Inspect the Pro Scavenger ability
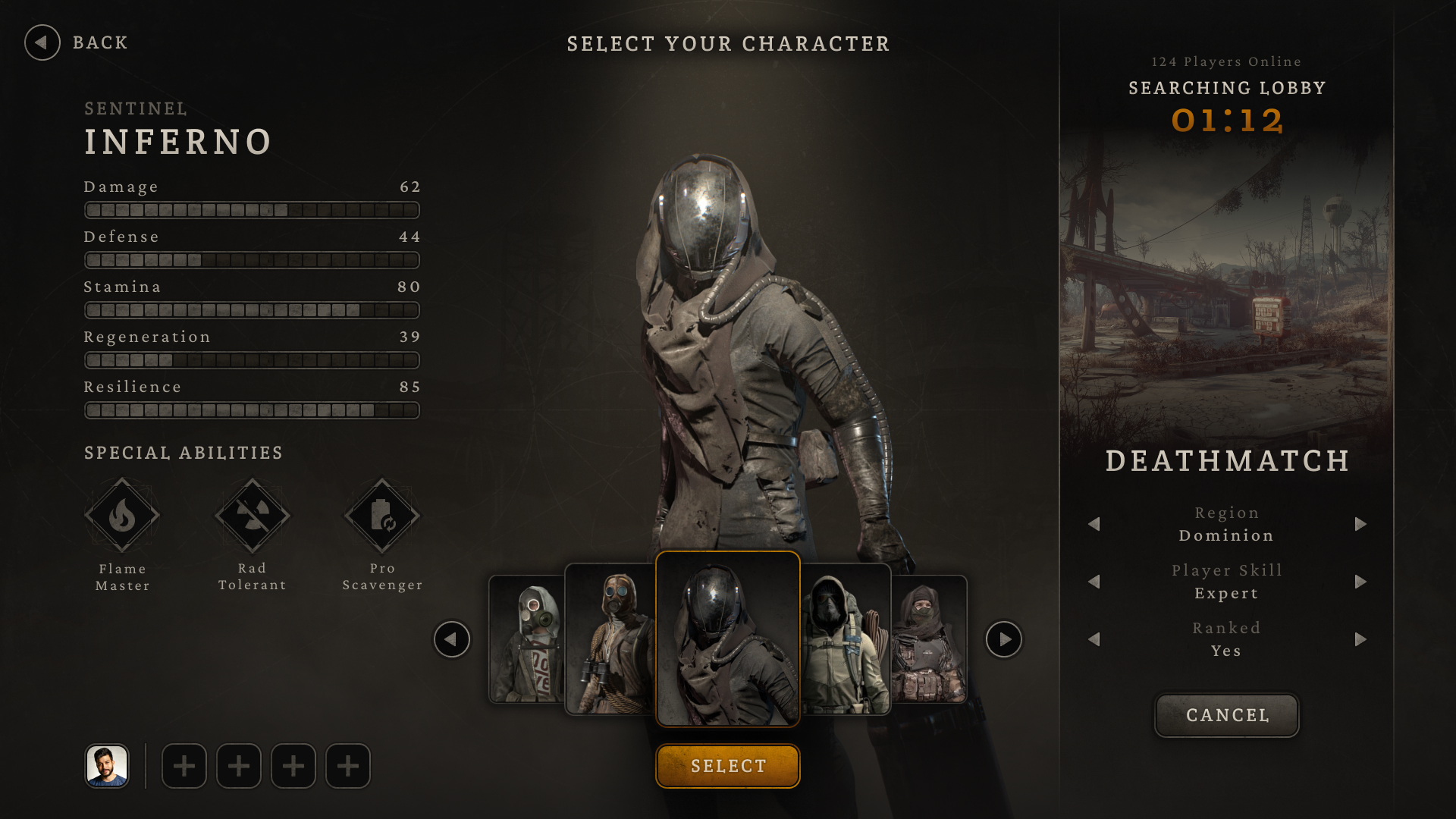Screen dimensions: 1456x819 (x=382, y=516)
